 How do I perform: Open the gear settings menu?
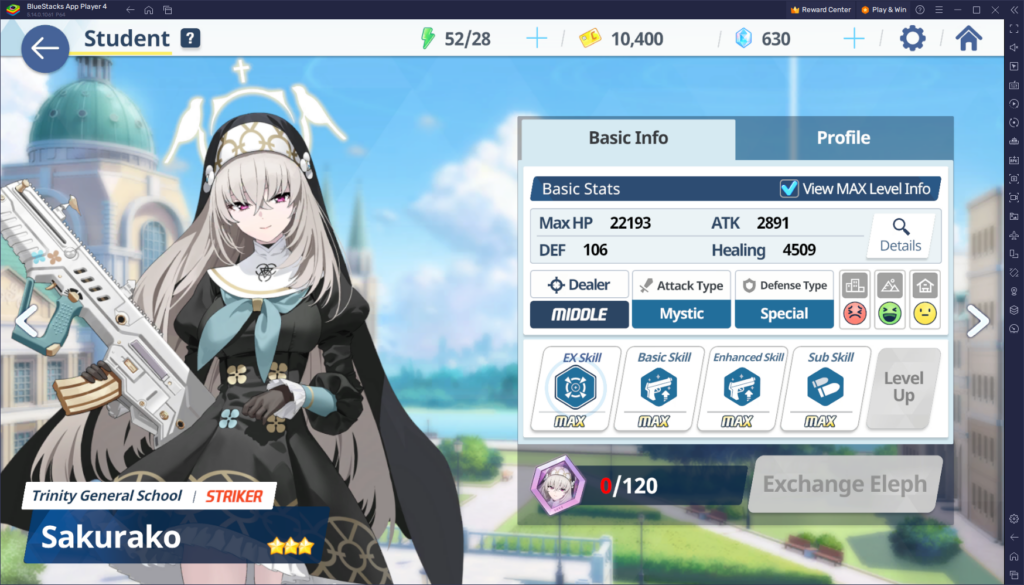pos(912,39)
